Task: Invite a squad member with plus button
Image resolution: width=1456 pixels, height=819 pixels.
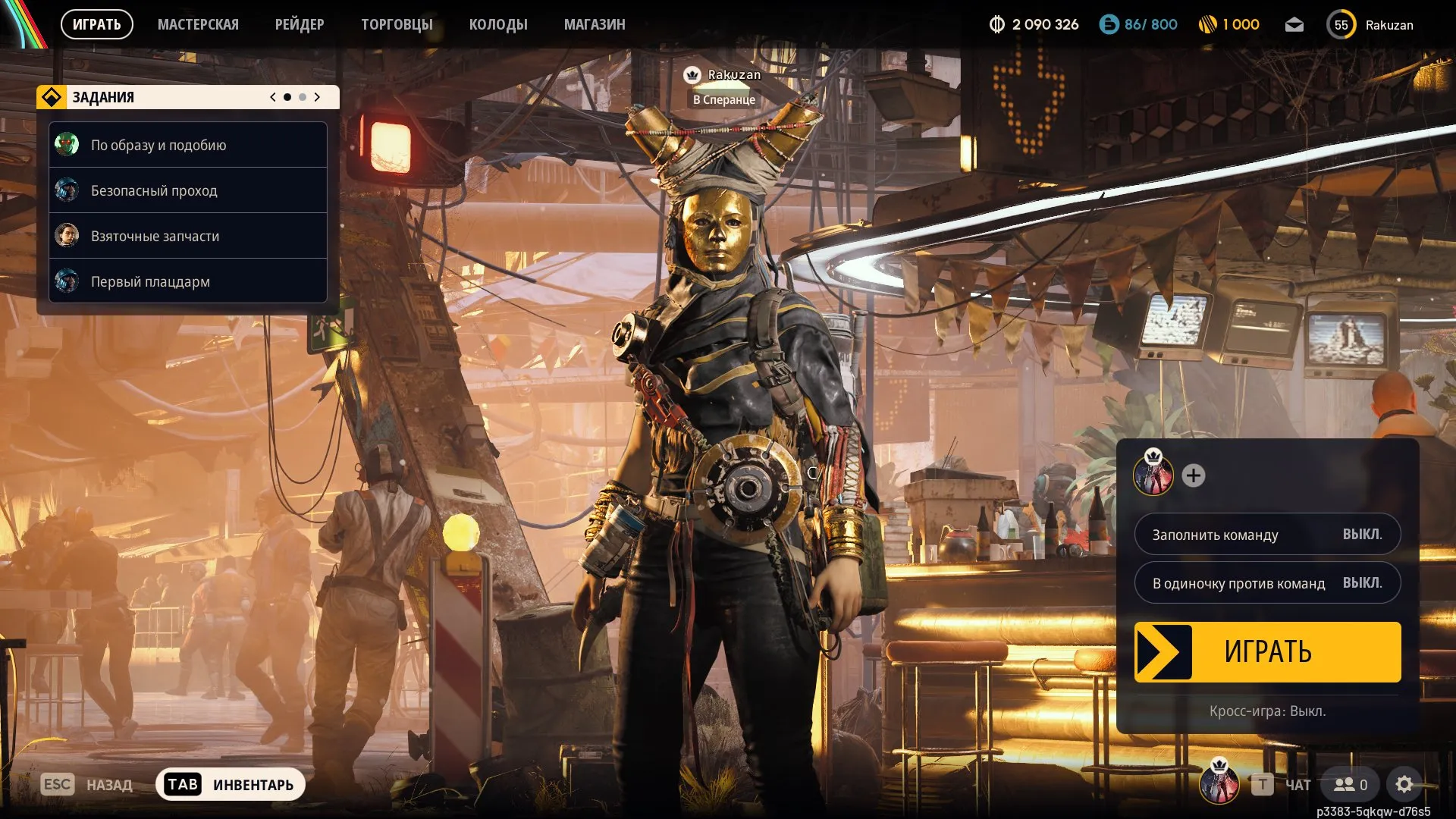Action: [1194, 475]
